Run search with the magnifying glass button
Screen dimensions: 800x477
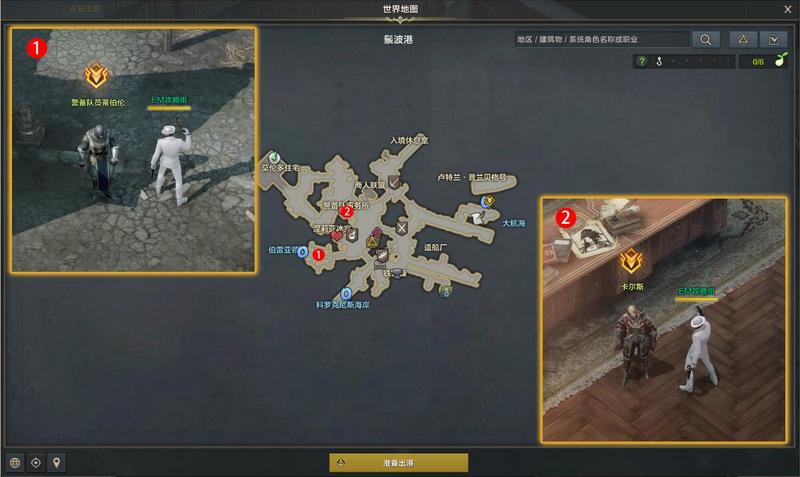pos(705,40)
